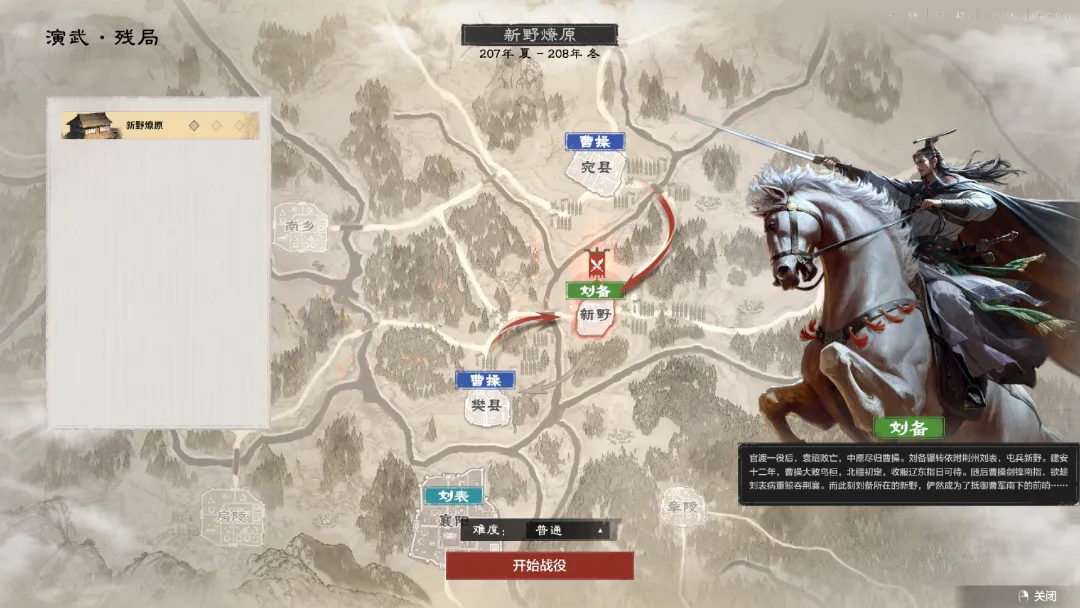Image resolution: width=1080 pixels, height=608 pixels.
Task: Pick the 刘表 faction label at 襄阳
Action: 453,495
